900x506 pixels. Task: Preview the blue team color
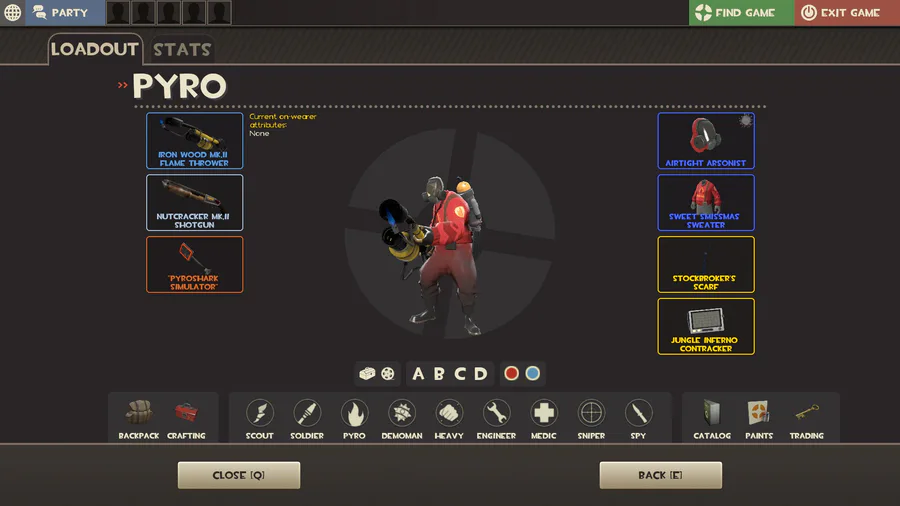coord(533,373)
